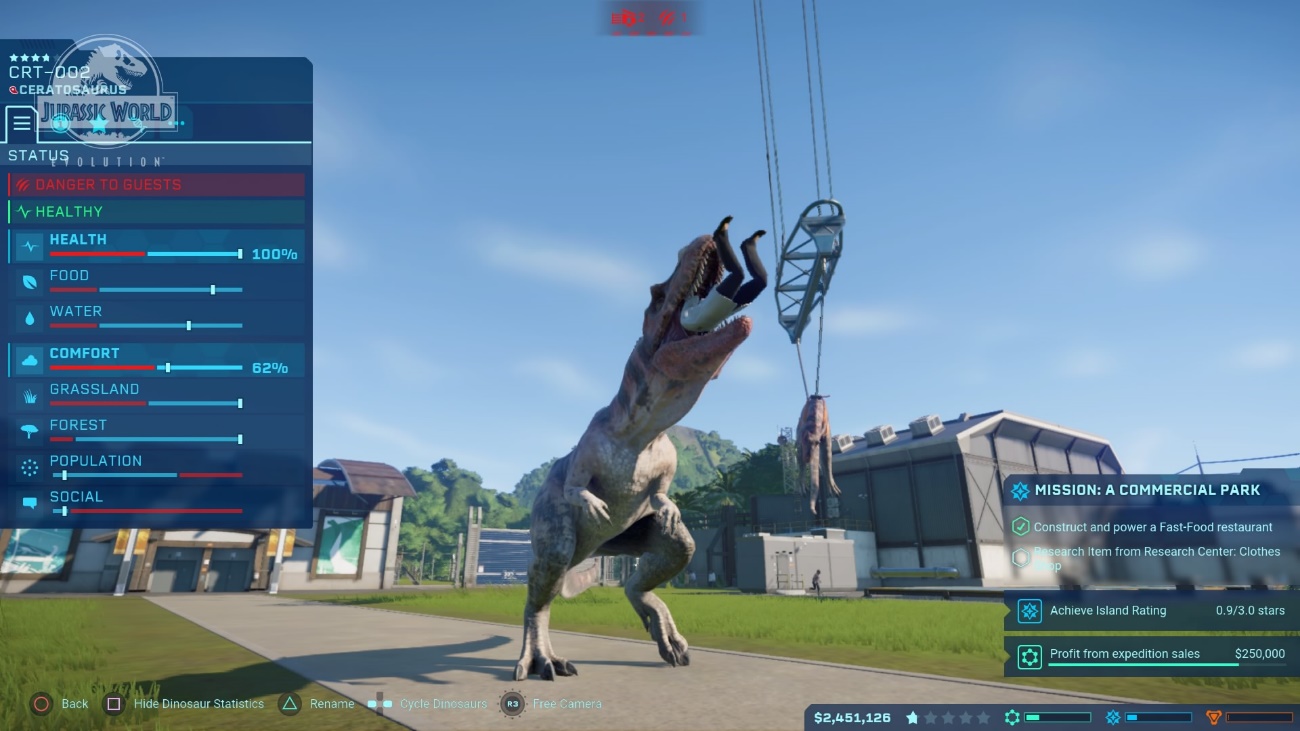Switch to the star rating tab
This screenshot has width=1300, height=731.
98,124
